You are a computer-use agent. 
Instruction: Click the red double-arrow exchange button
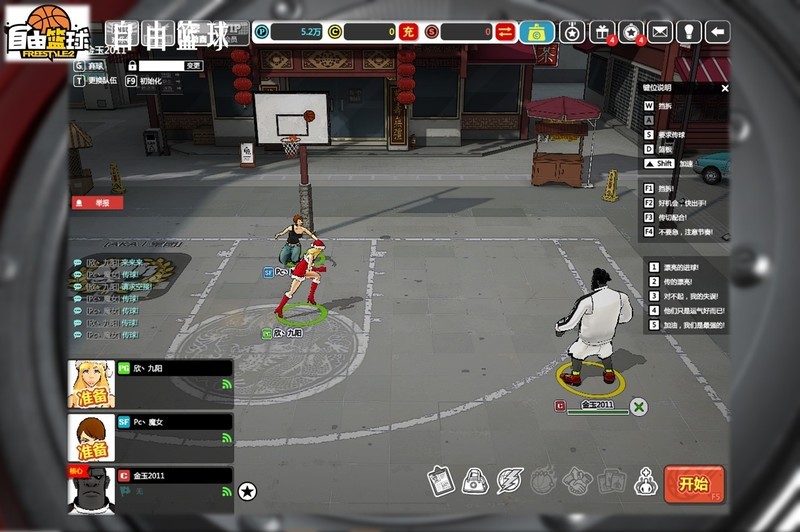point(505,32)
